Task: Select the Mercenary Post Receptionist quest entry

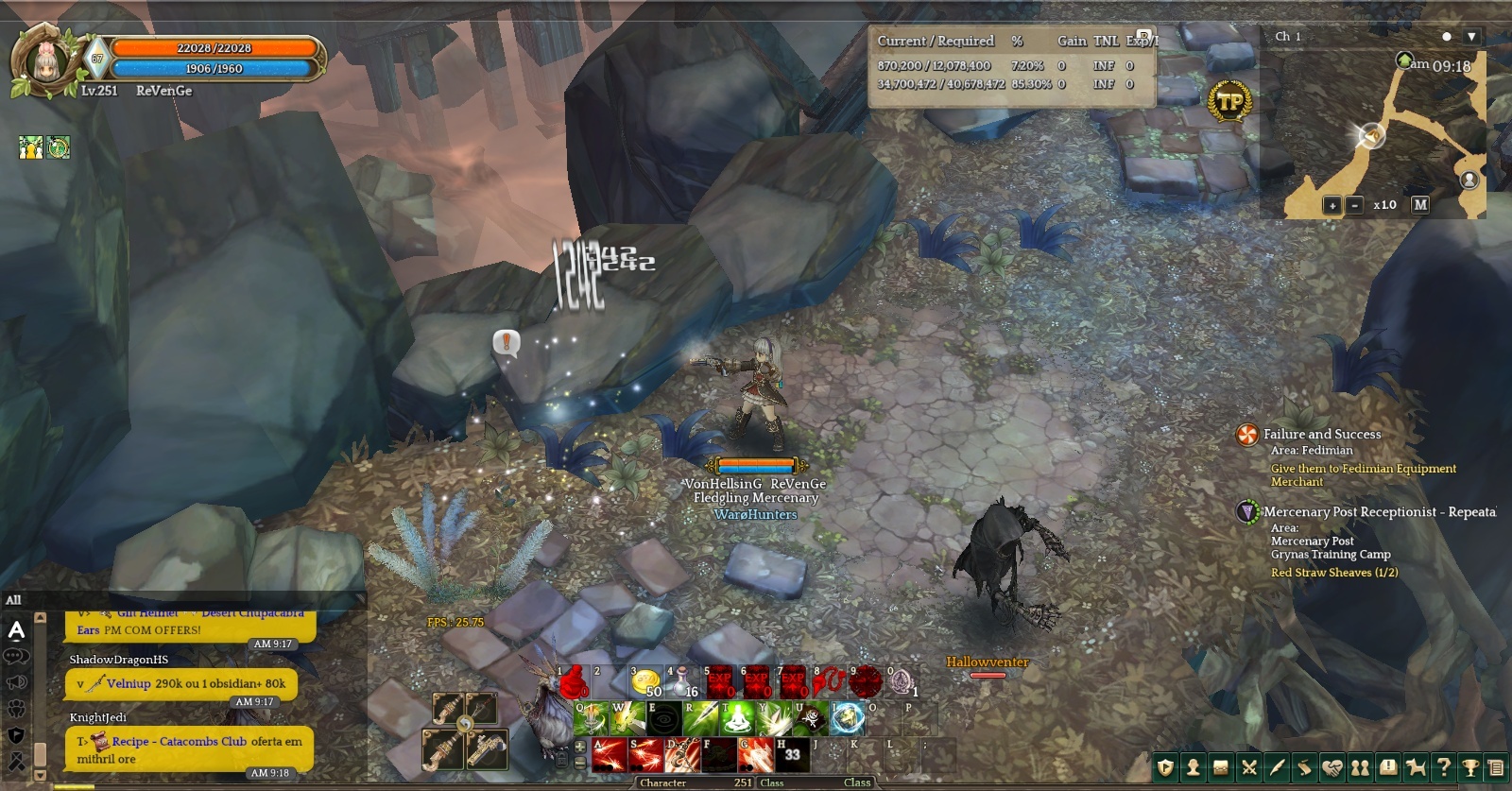Action: (x=1378, y=511)
